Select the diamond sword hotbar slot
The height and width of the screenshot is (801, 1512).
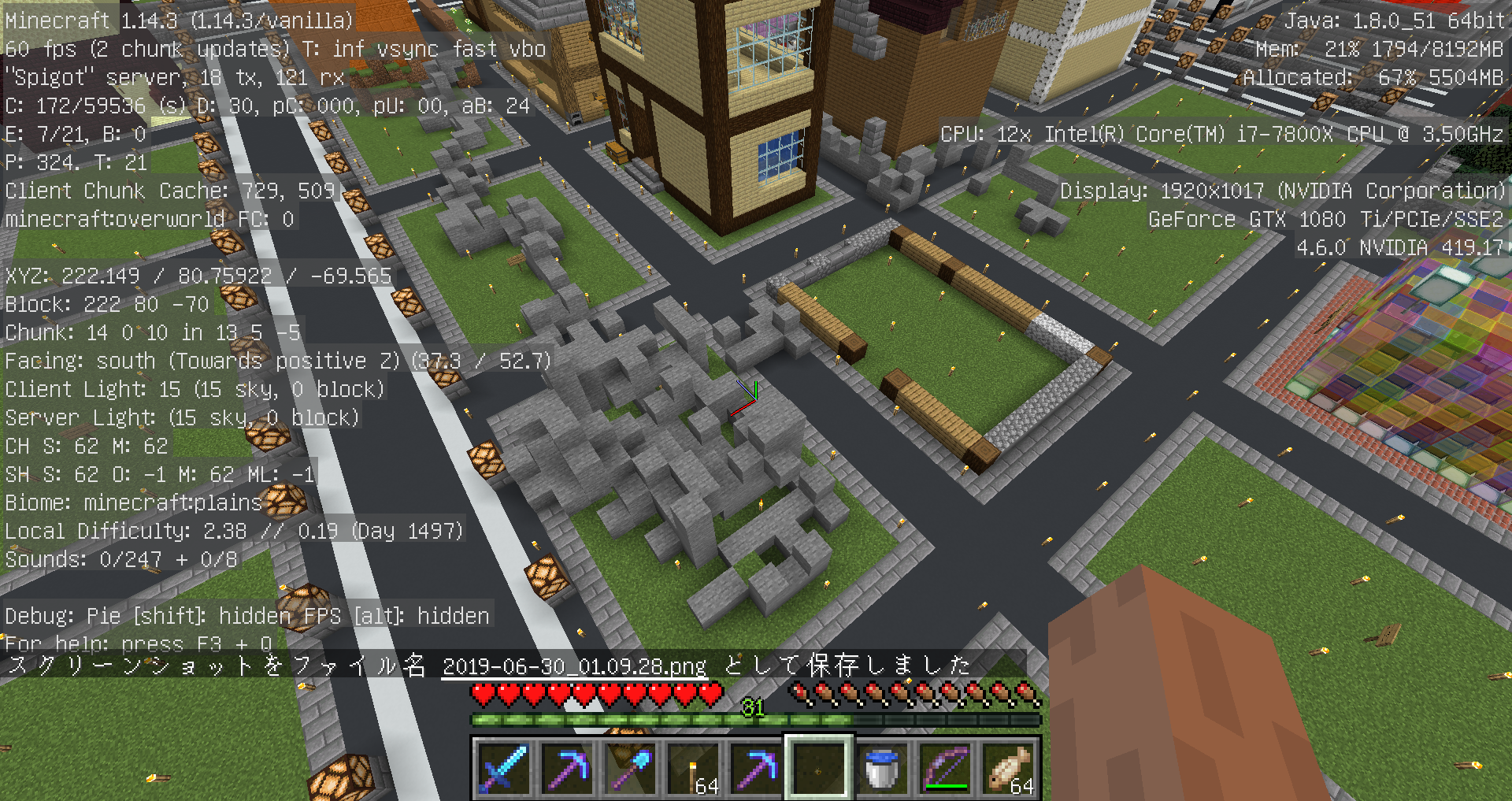point(504,768)
